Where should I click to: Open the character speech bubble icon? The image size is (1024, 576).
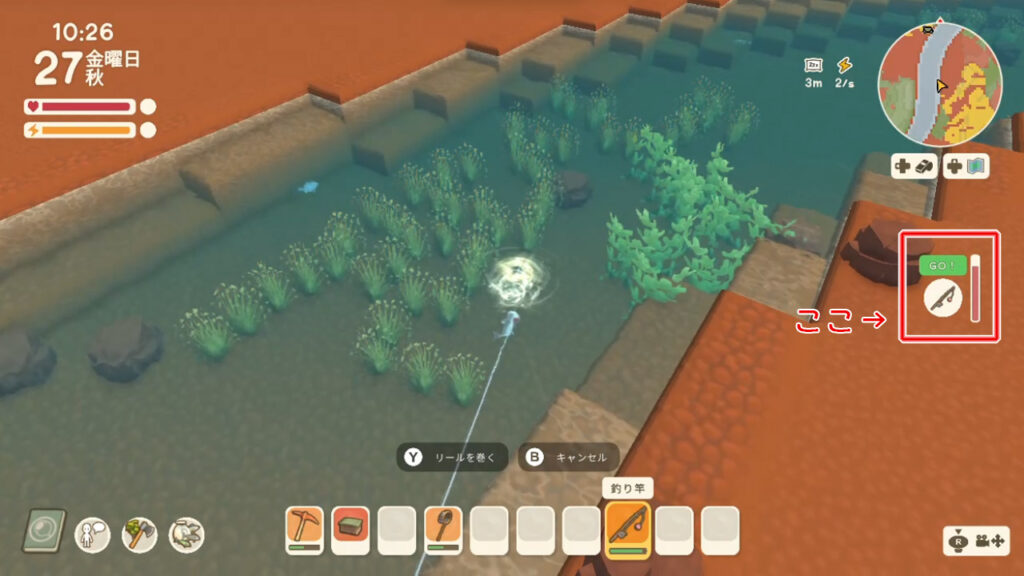[93, 534]
